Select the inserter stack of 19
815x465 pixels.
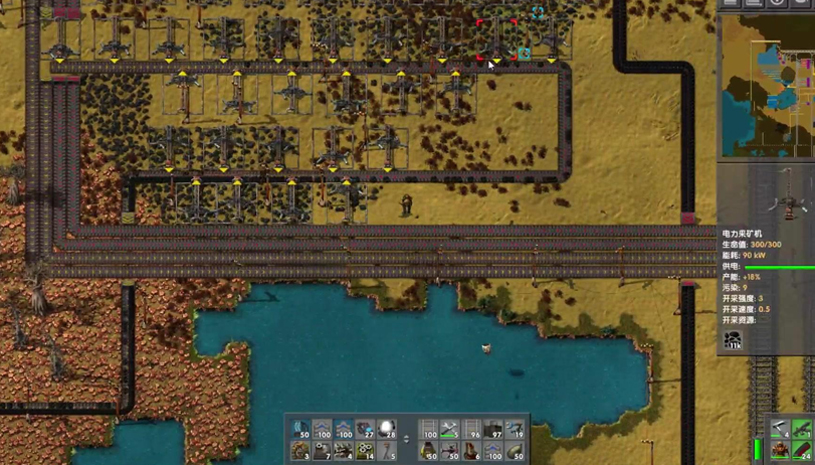515,430
